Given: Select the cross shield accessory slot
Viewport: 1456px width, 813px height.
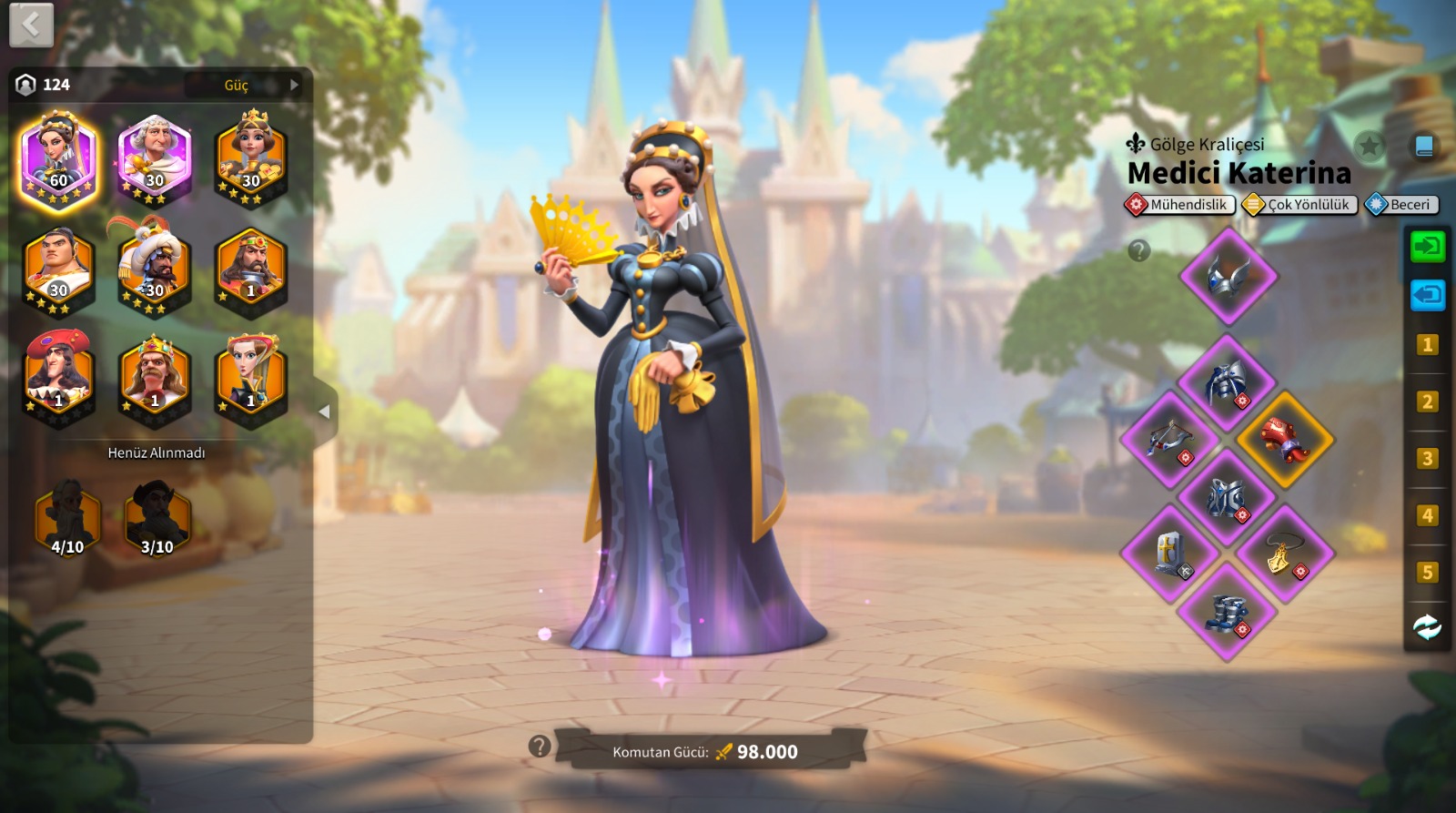Looking at the screenshot, I should coord(1169,554).
